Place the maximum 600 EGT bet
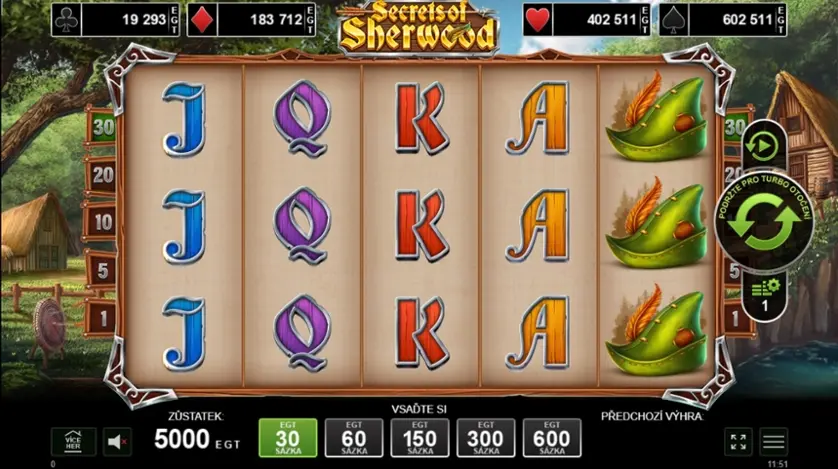838x469 pixels. point(552,438)
